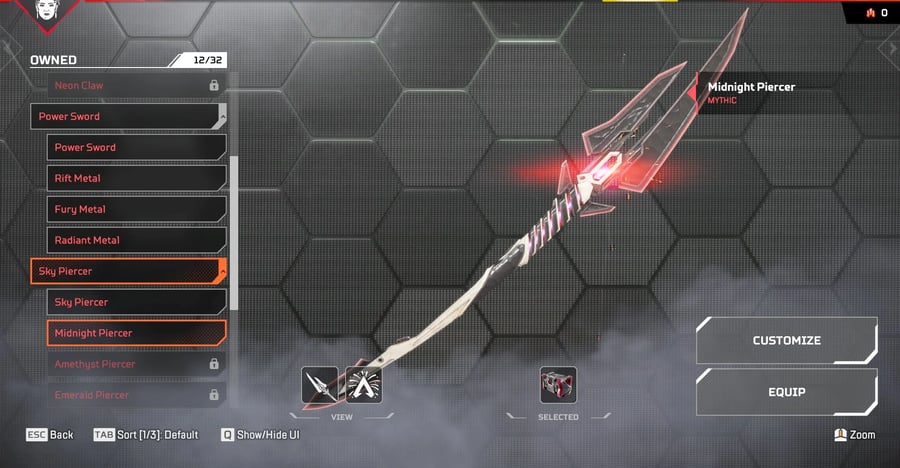This screenshot has height=468, width=900.
Task: Select the Rift Metal skin
Action: 136,178
